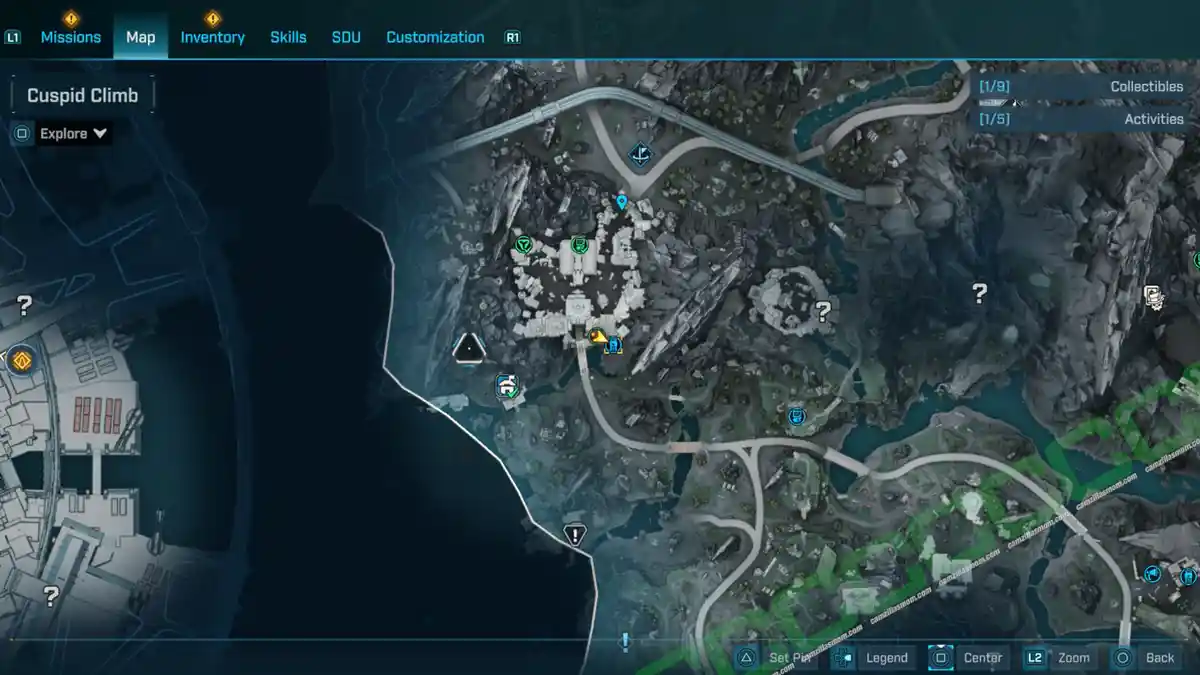This screenshot has width=1200, height=675.
Task: Select the SDU tab
Action: [x=346, y=37]
